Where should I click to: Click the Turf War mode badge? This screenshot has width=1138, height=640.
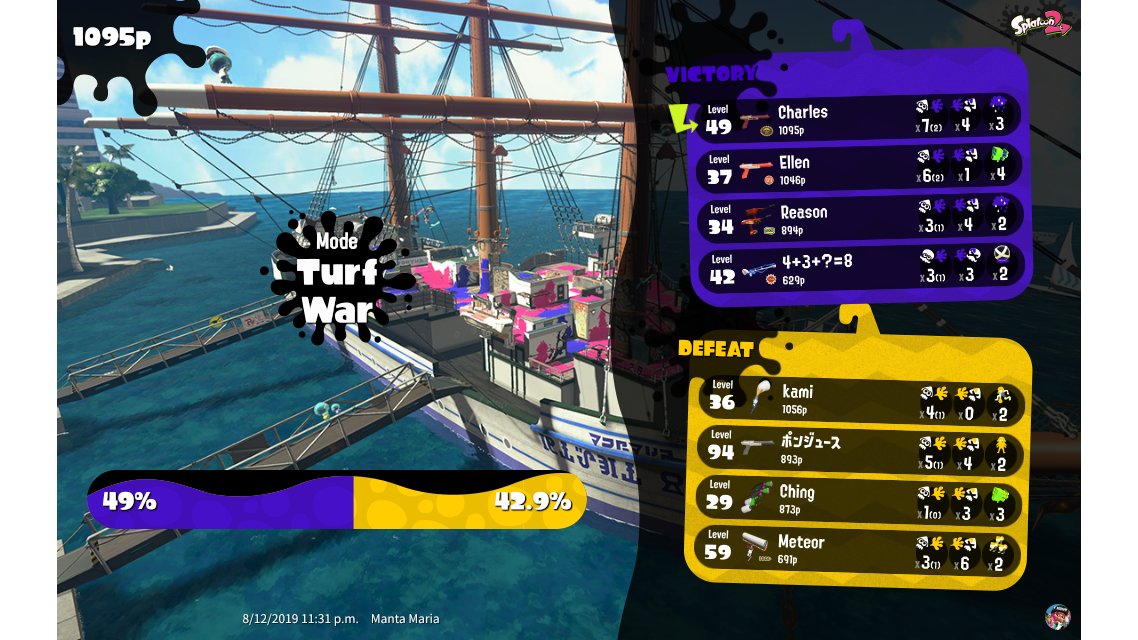(x=337, y=277)
